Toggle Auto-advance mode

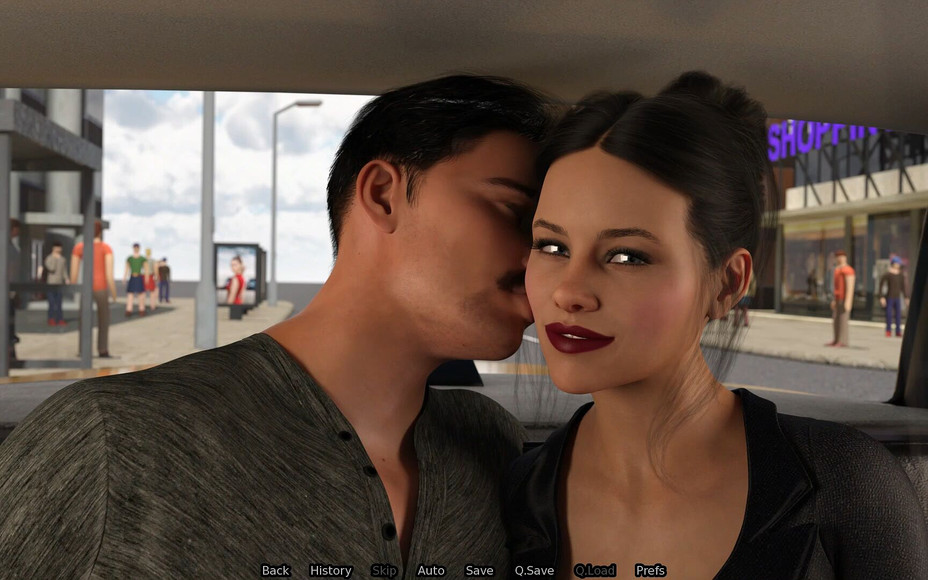click(x=431, y=571)
